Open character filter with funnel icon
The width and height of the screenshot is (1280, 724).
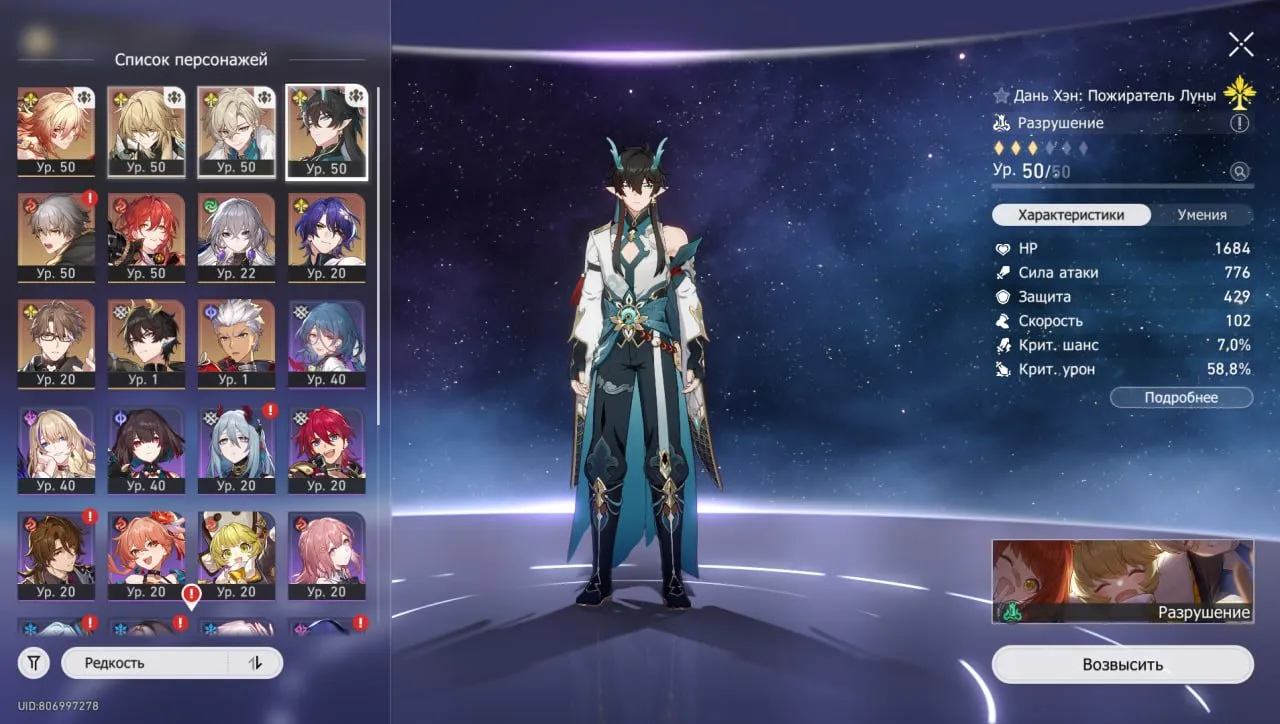coord(33,662)
